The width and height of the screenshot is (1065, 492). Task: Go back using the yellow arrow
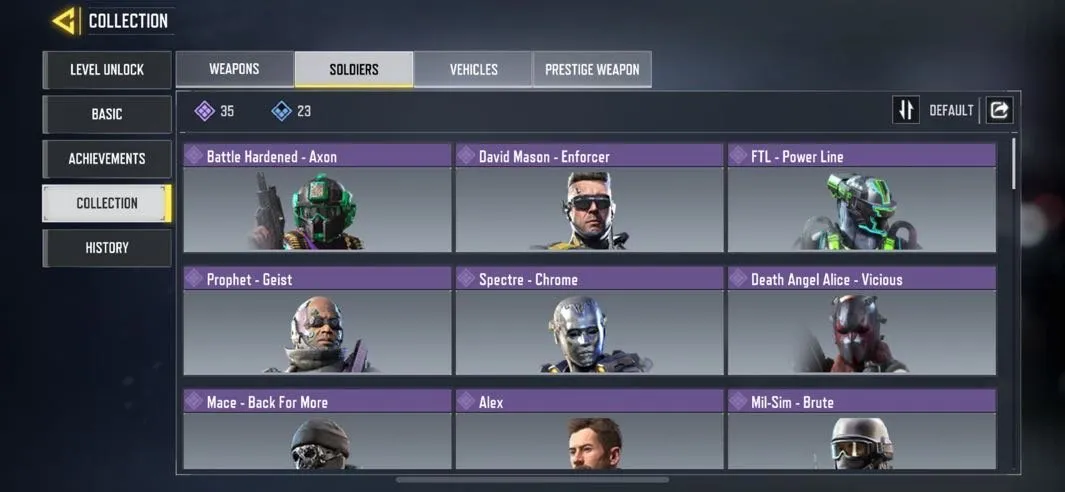click(x=66, y=21)
